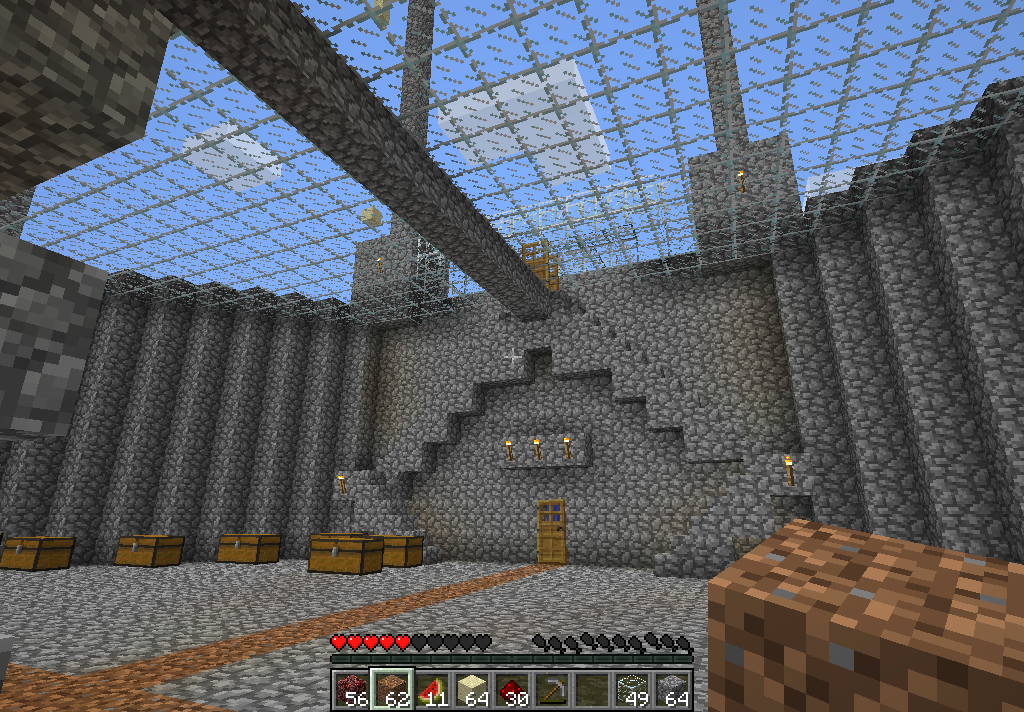Pick the sandstone block stack
1024x712 pixels.
[471, 689]
